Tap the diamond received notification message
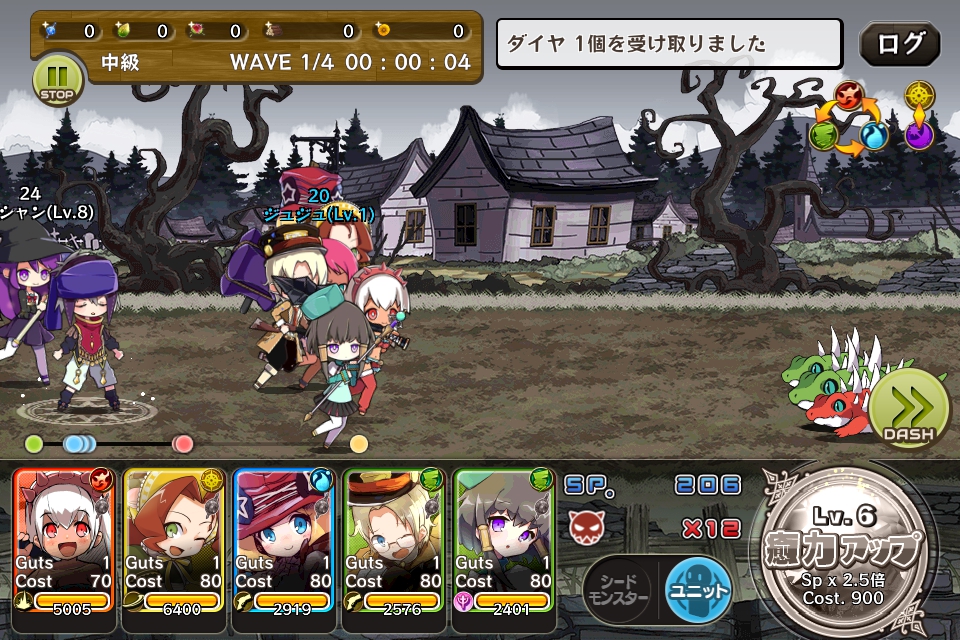The height and width of the screenshot is (640, 960). tap(670, 45)
